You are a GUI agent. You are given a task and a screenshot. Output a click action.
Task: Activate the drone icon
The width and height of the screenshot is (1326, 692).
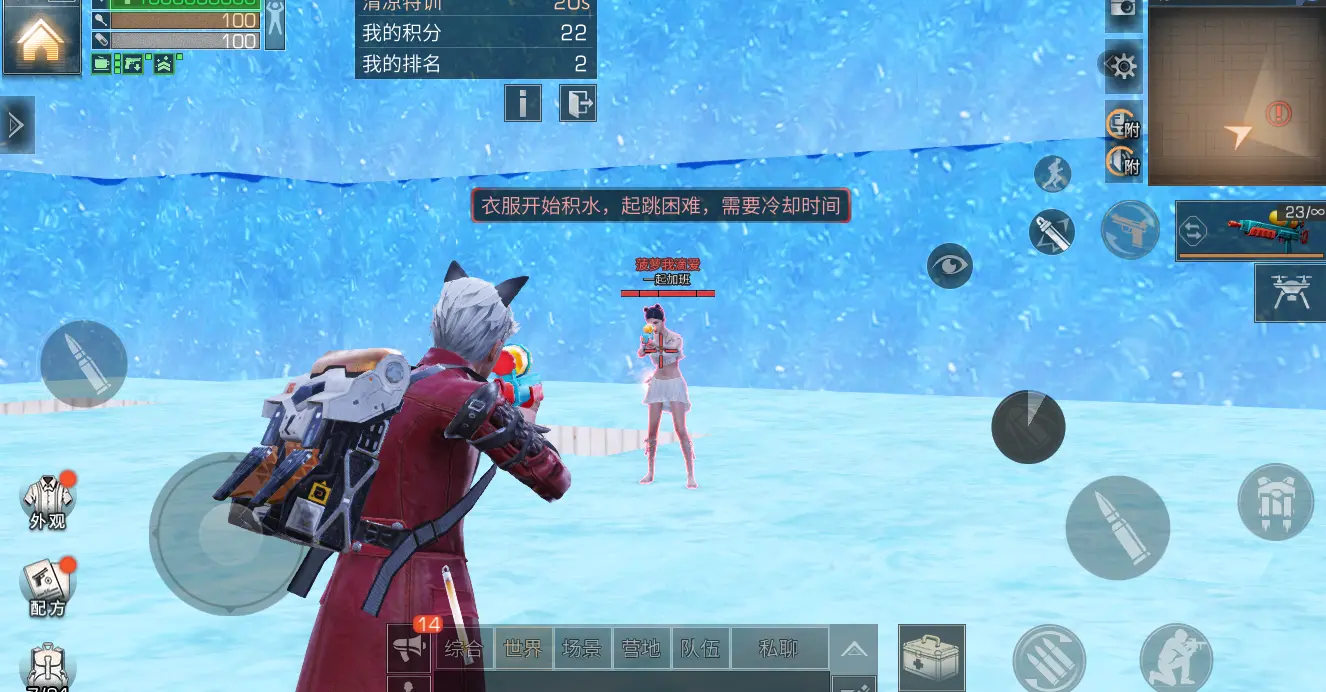pyautogui.click(x=1290, y=292)
